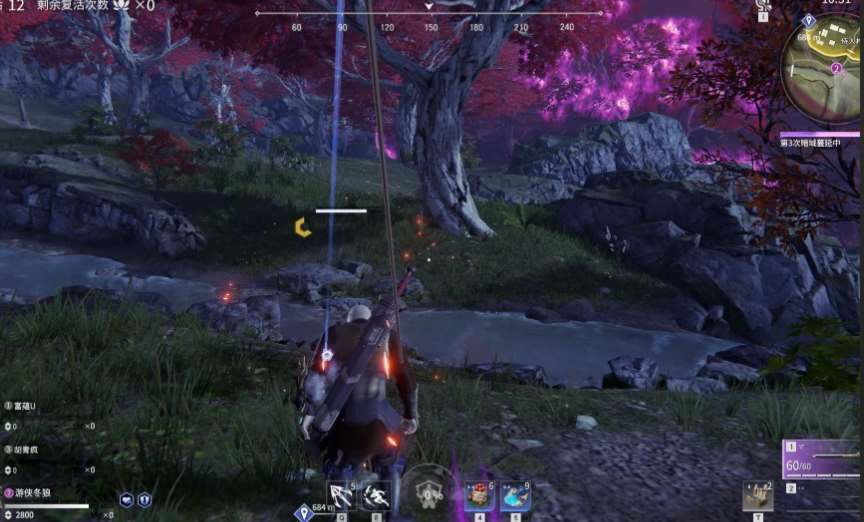The height and width of the screenshot is (522, 864).
Task: Click the exclamation hexagon status icon
Action: [144, 499]
